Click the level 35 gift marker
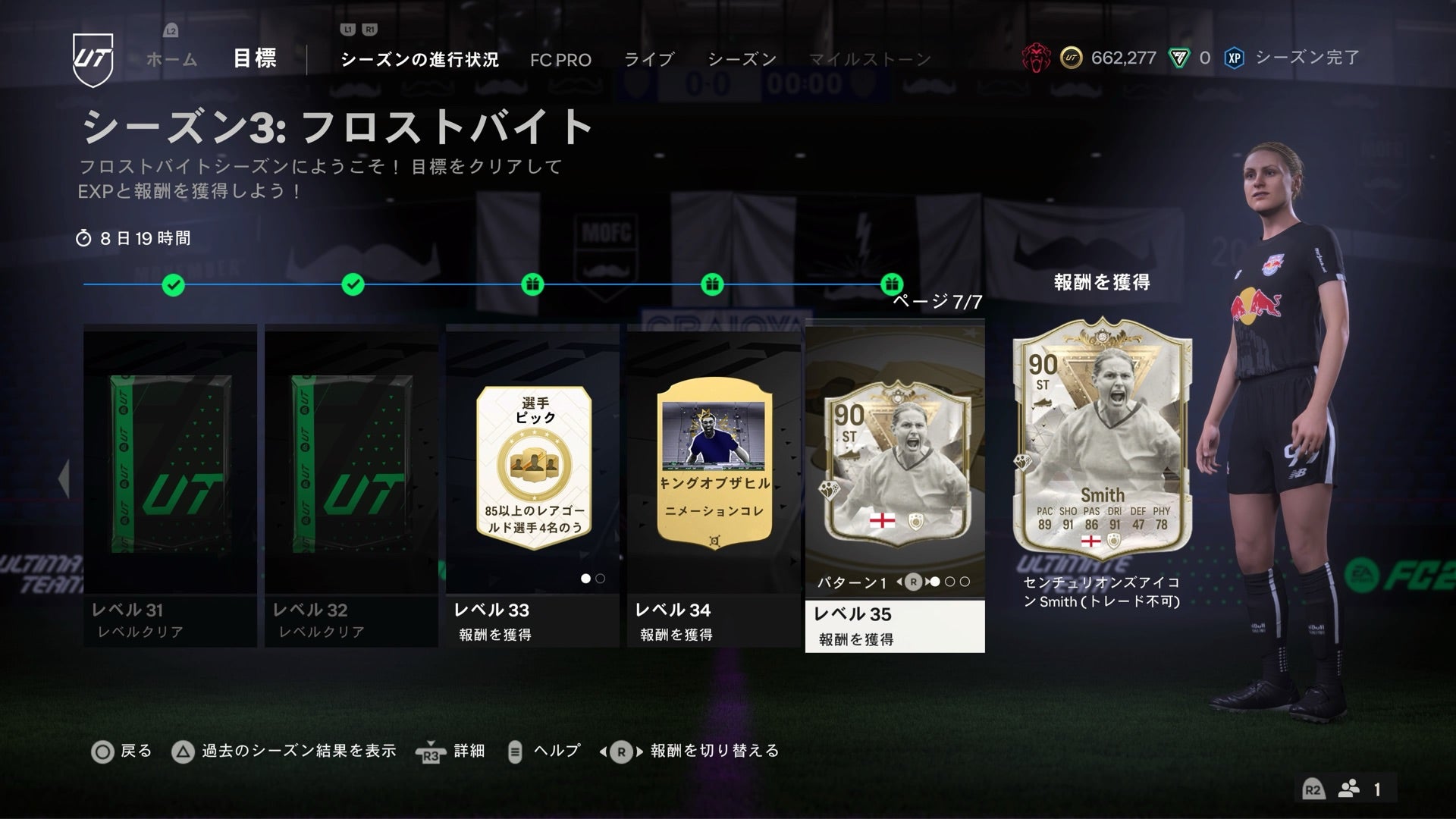The image size is (1456, 819). [x=892, y=285]
